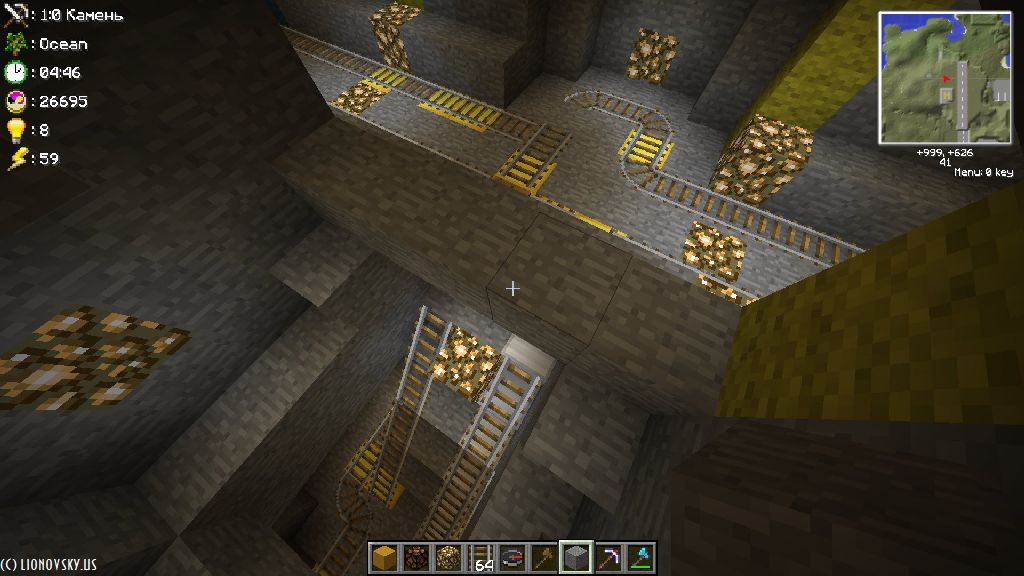Select the diamond tool hotbar slot
1024x576 pixels.
640,557
